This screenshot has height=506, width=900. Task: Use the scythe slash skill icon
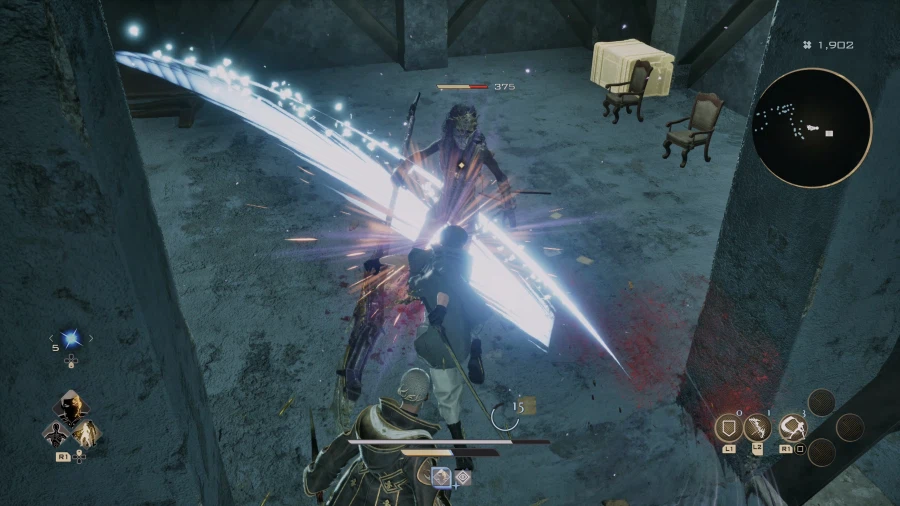pos(793,428)
